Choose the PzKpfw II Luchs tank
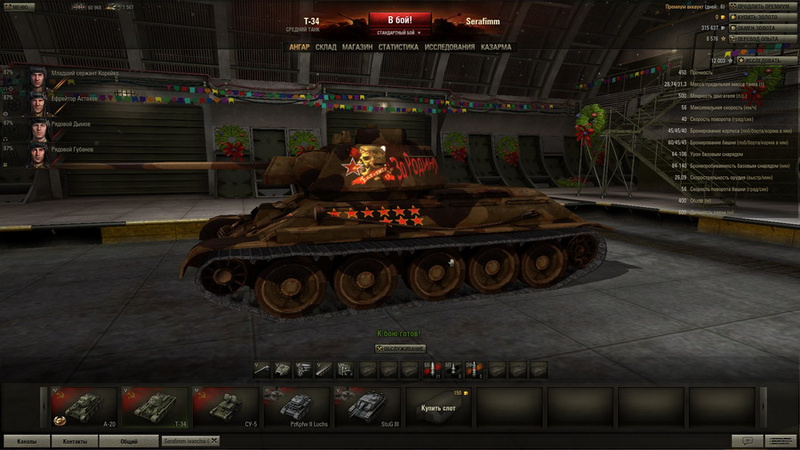Screen dimensions: 800x450 click(296, 408)
